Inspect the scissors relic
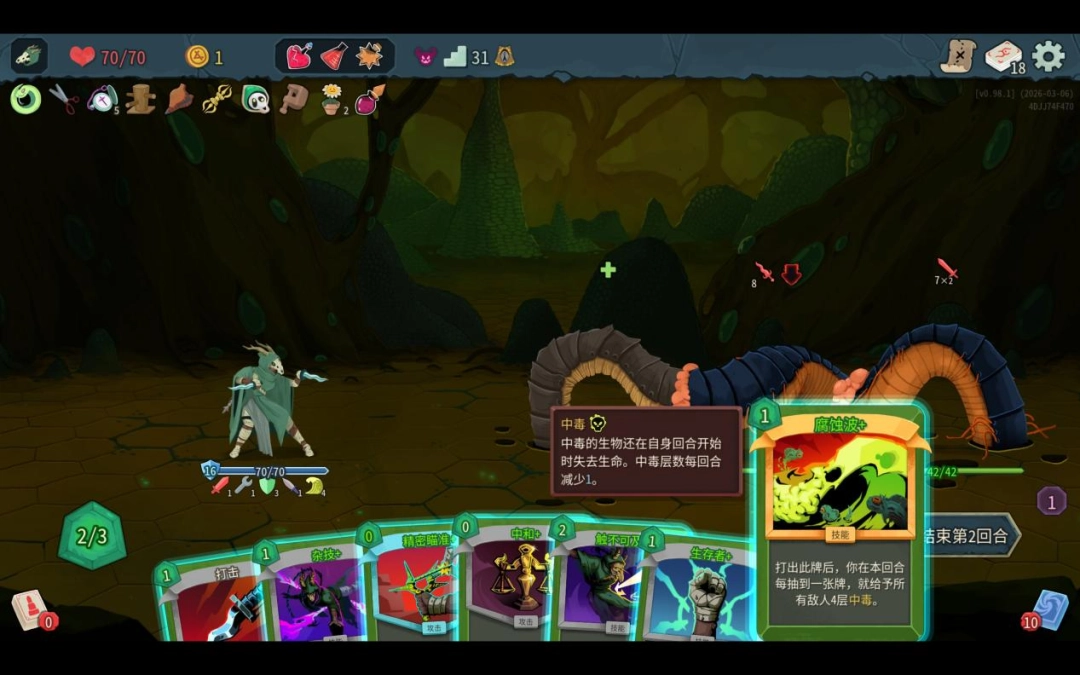The image size is (1080, 675). [x=63, y=99]
